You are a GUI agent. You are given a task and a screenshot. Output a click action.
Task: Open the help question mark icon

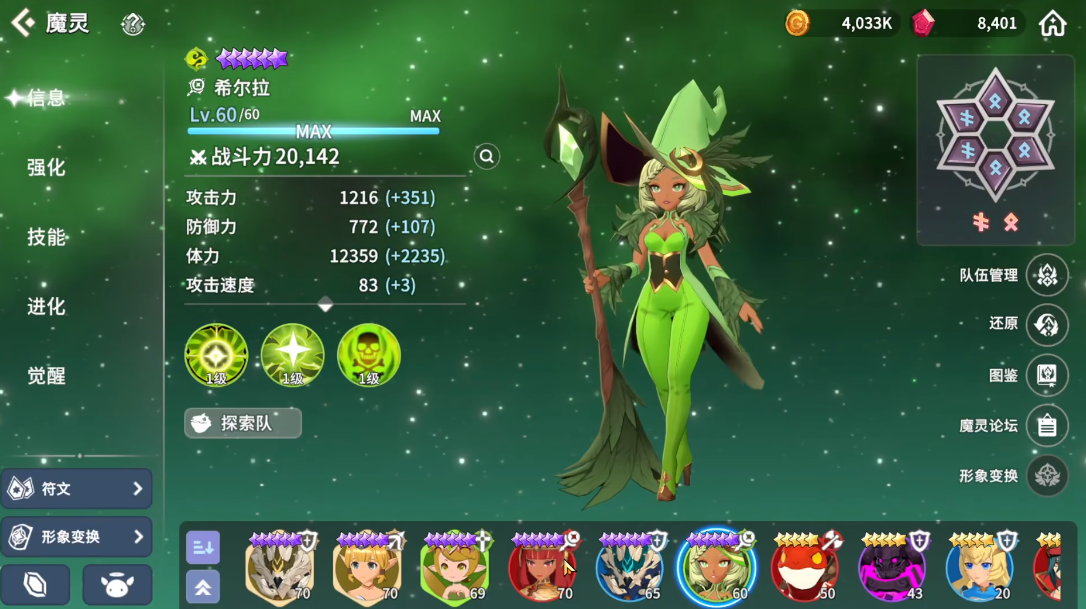[133, 25]
